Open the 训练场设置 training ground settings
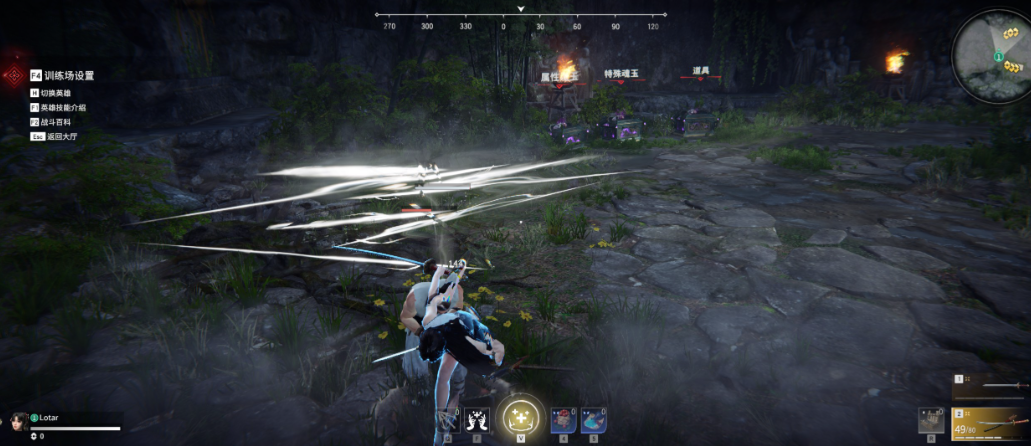The height and width of the screenshot is (446, 1031). click(68, 75)
